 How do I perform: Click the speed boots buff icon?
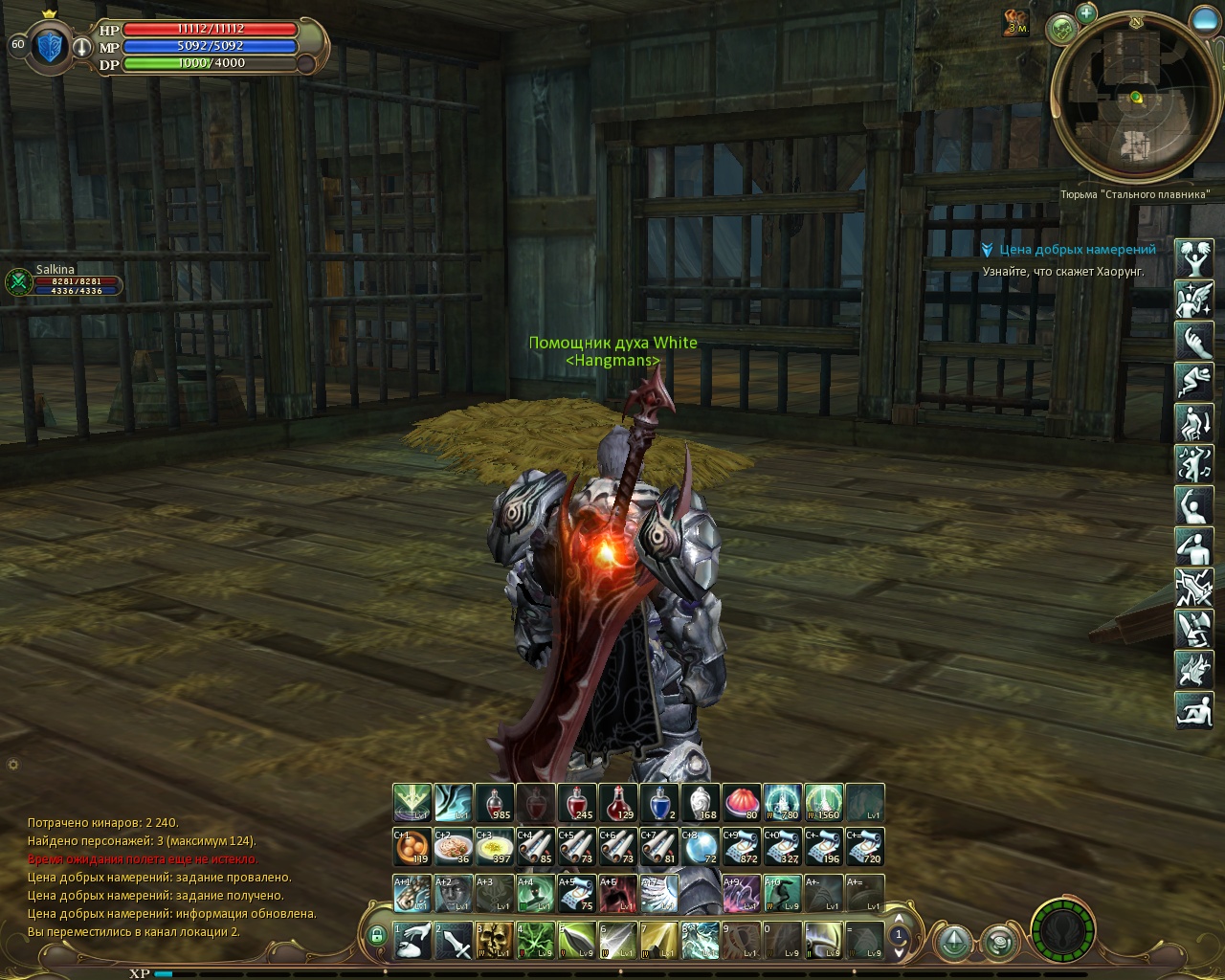pos(1016,21)
